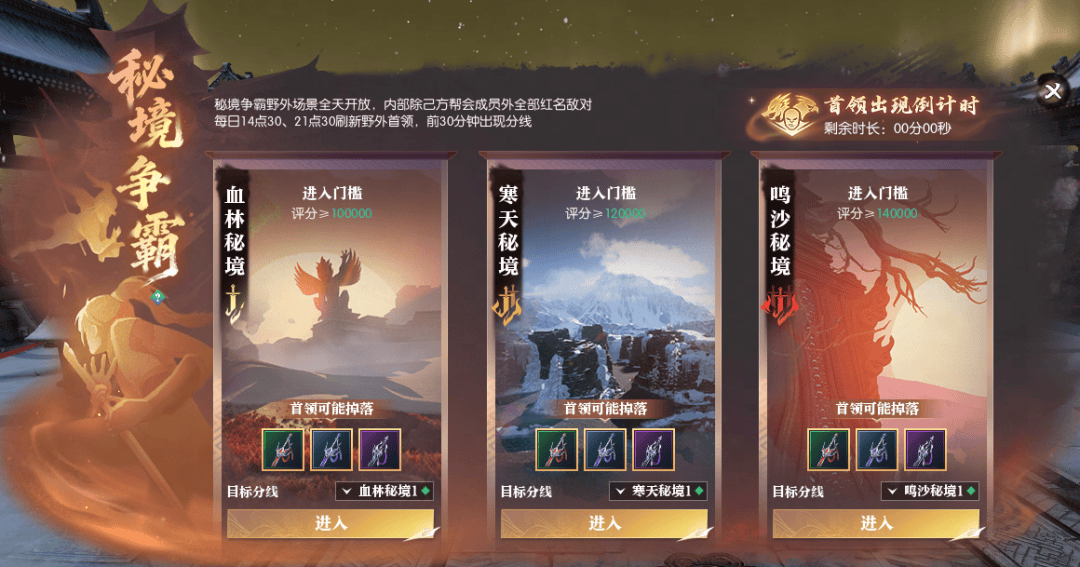Inspect the purple drop item in 鸣沙秘境

coord(925,449)
